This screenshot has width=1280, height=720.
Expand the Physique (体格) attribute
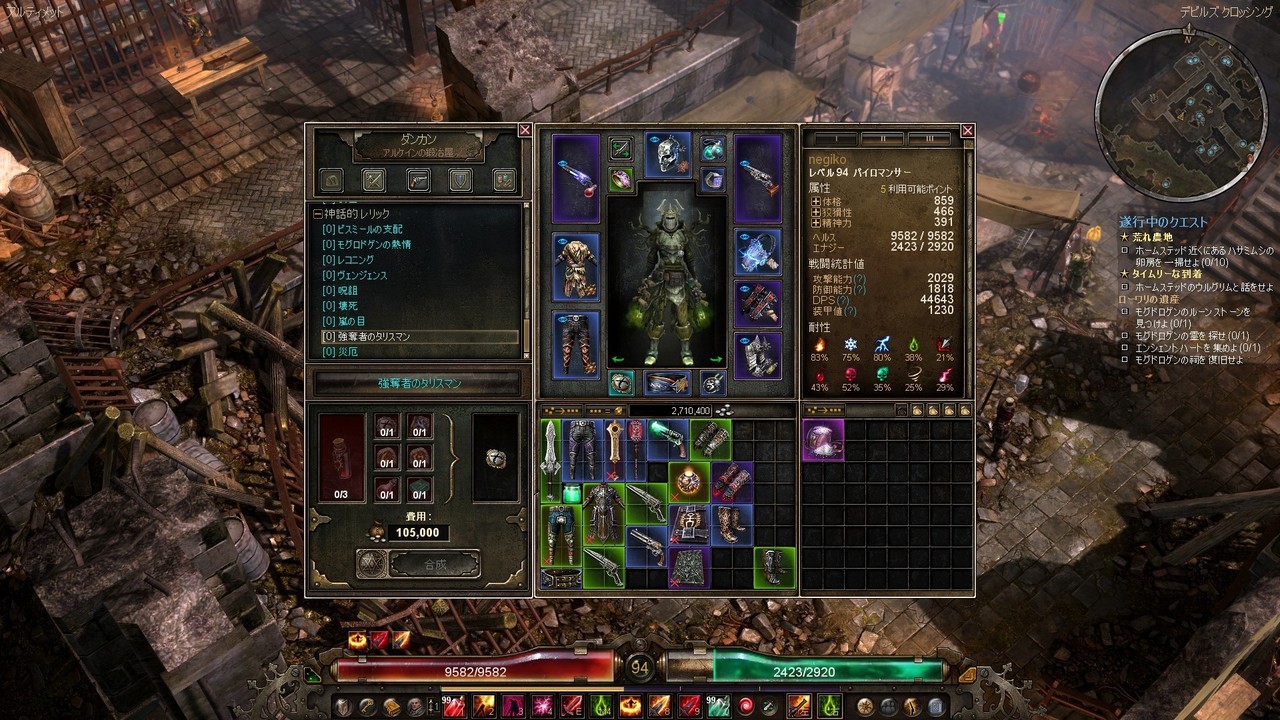pos(816,201)
